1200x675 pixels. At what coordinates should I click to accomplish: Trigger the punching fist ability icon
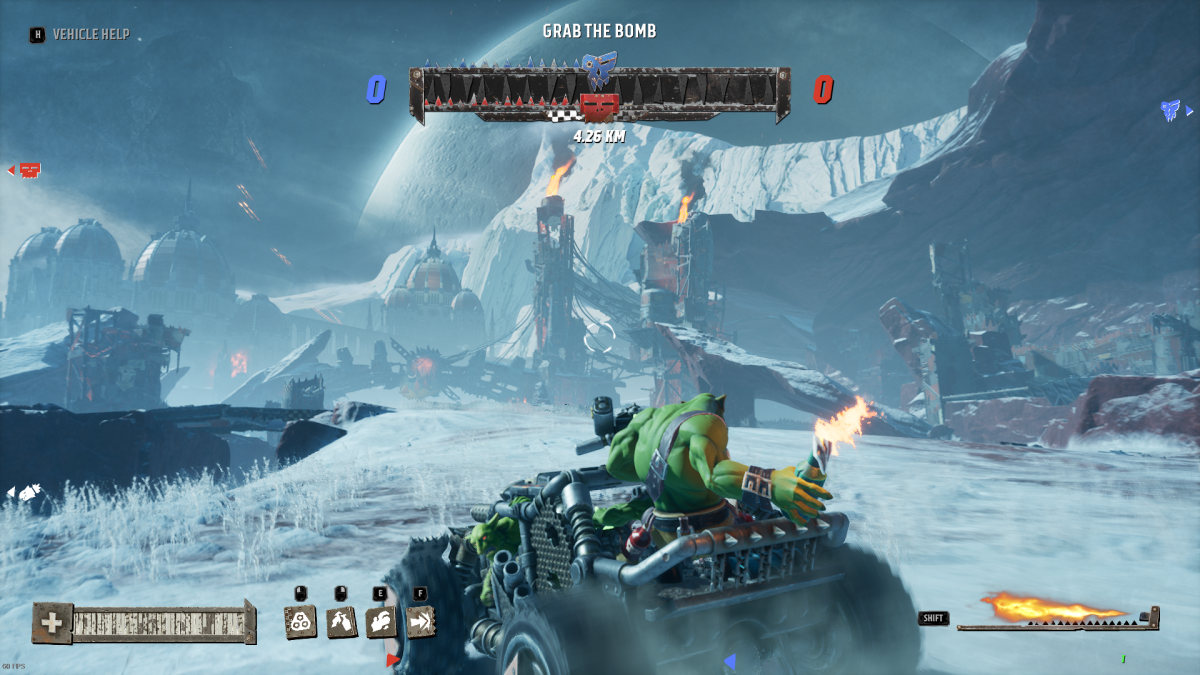point(380,622)
